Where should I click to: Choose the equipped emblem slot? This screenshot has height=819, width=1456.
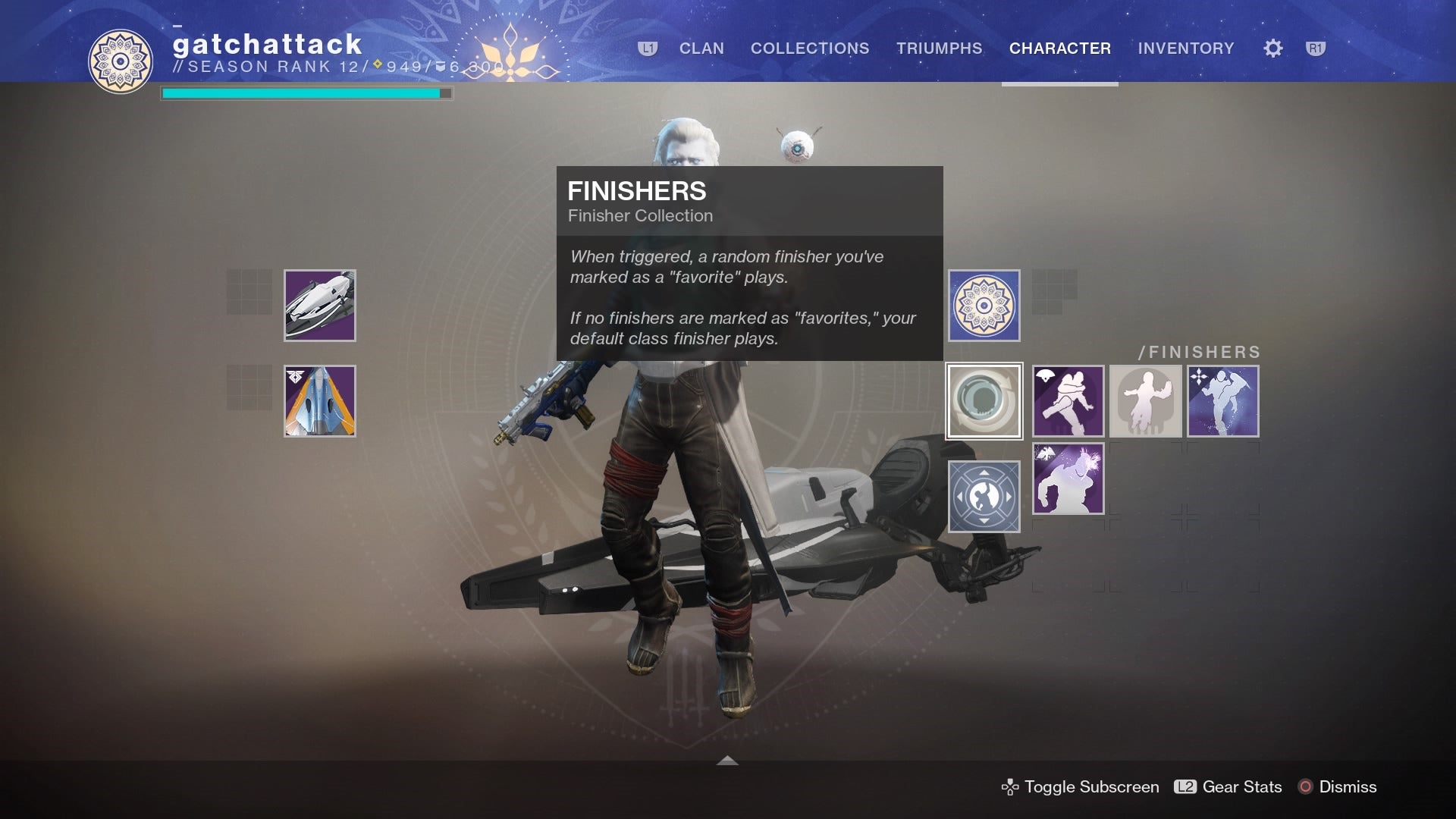coord(984,306)
